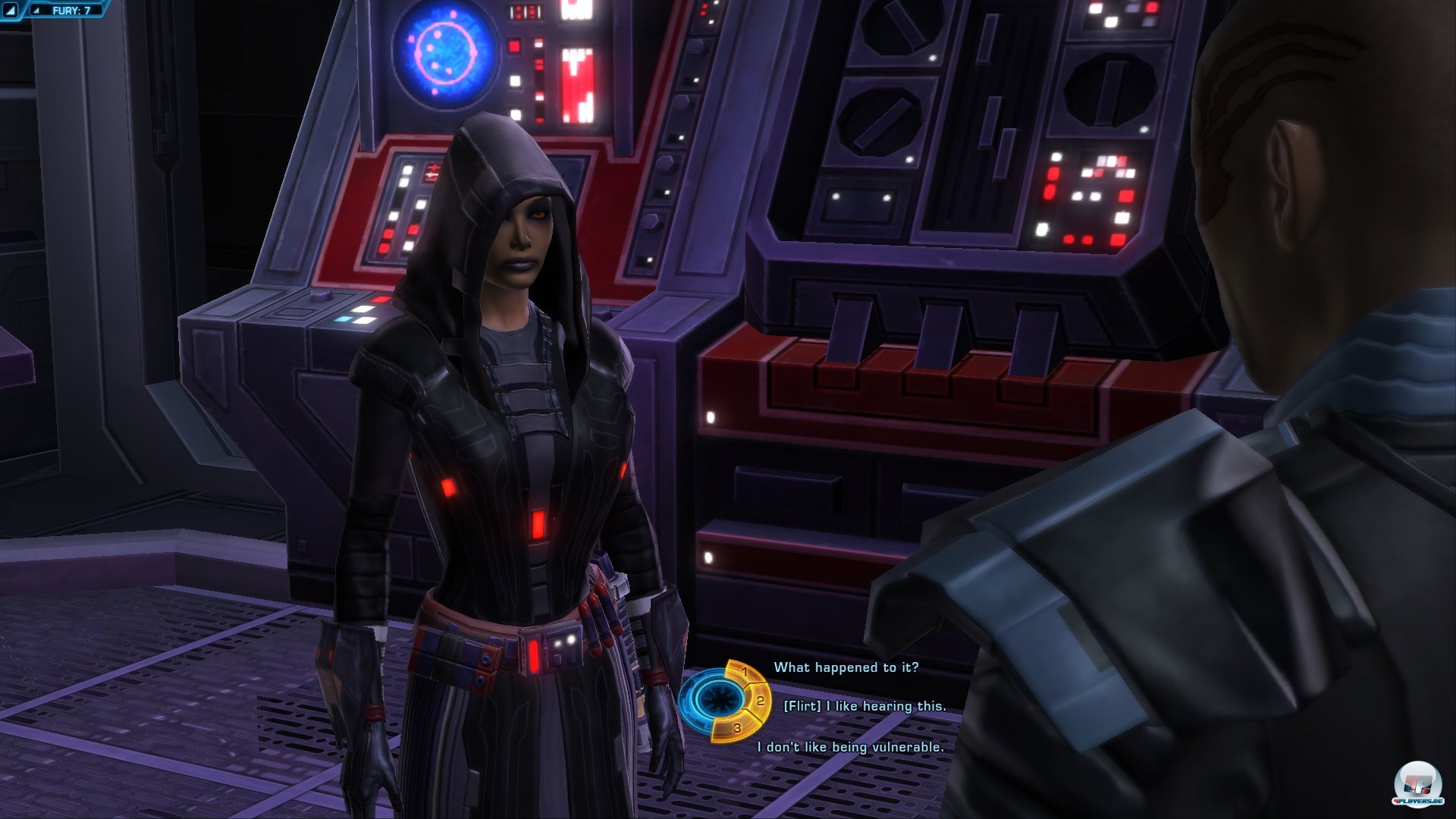This screenshot has height=819, width=1456.
Task: Select the [Flirt] I like hearing this reply
Action: (x=864, y=706)
